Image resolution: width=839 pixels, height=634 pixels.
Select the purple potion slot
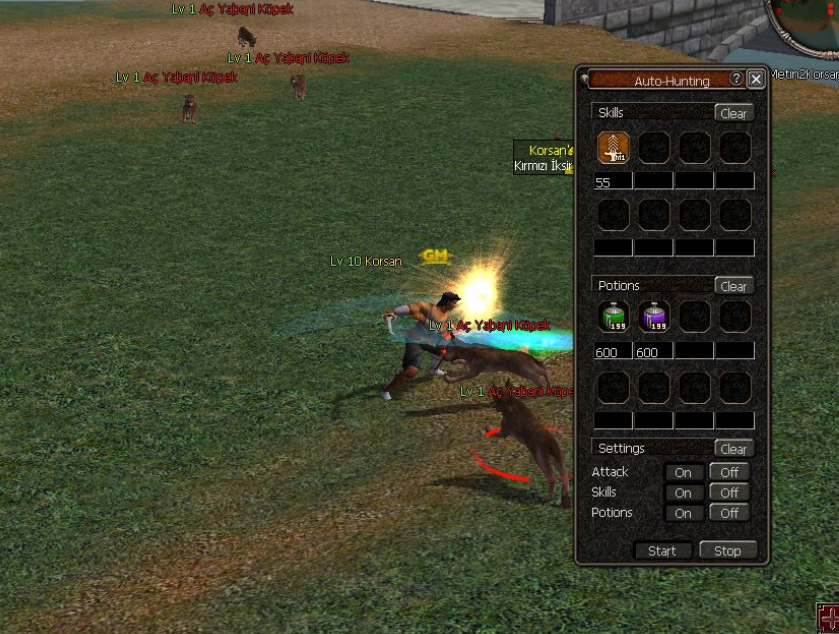click(654, 318)
